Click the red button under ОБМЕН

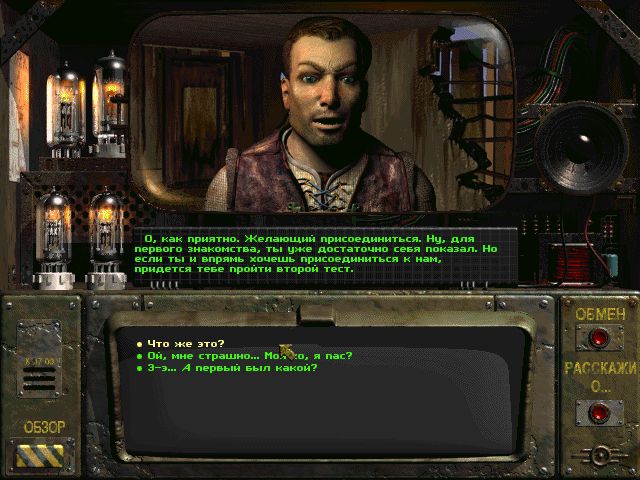[x=599, y=338]
